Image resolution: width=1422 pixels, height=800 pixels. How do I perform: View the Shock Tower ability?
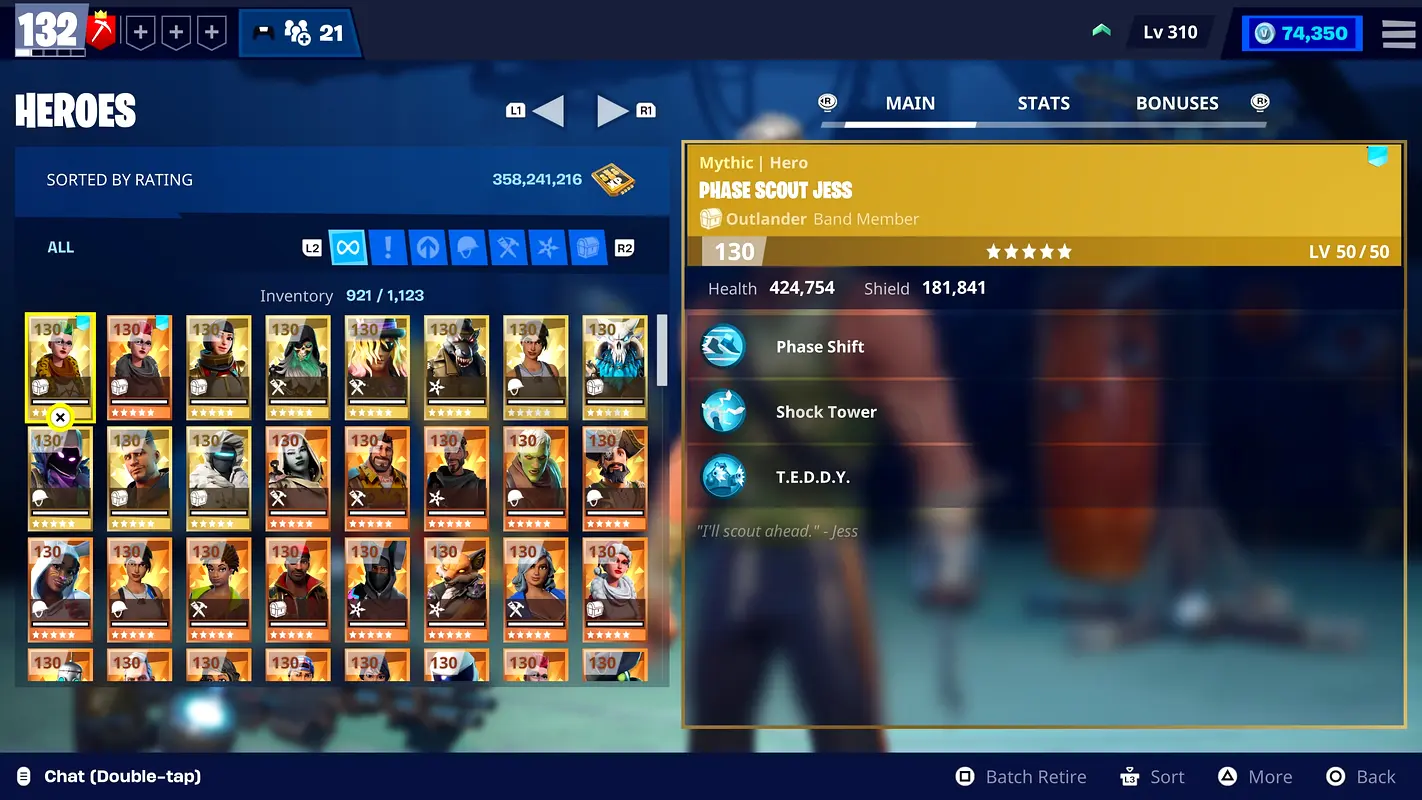pyautogui.click(x=826, y=412)
